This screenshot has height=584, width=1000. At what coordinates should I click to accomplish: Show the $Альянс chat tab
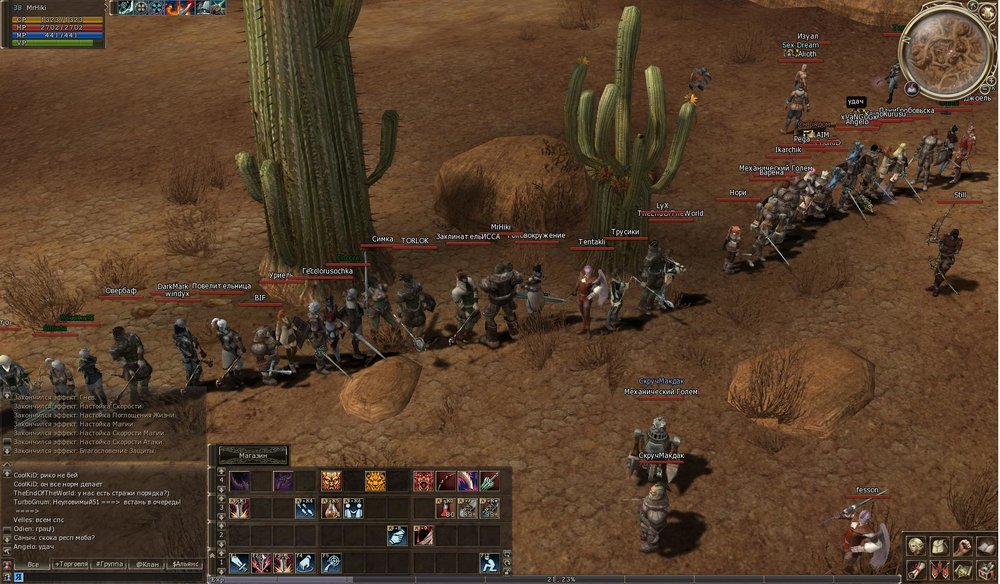(x=185, y=565)
